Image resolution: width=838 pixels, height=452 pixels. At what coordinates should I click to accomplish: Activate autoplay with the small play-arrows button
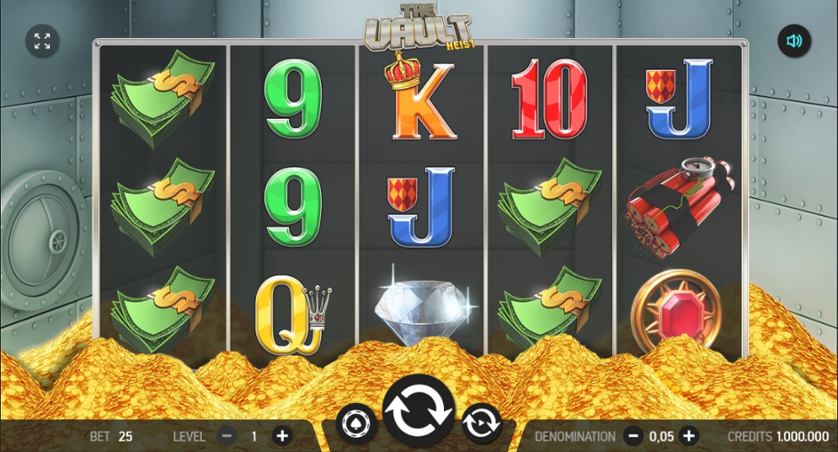(x=482, y=422)
